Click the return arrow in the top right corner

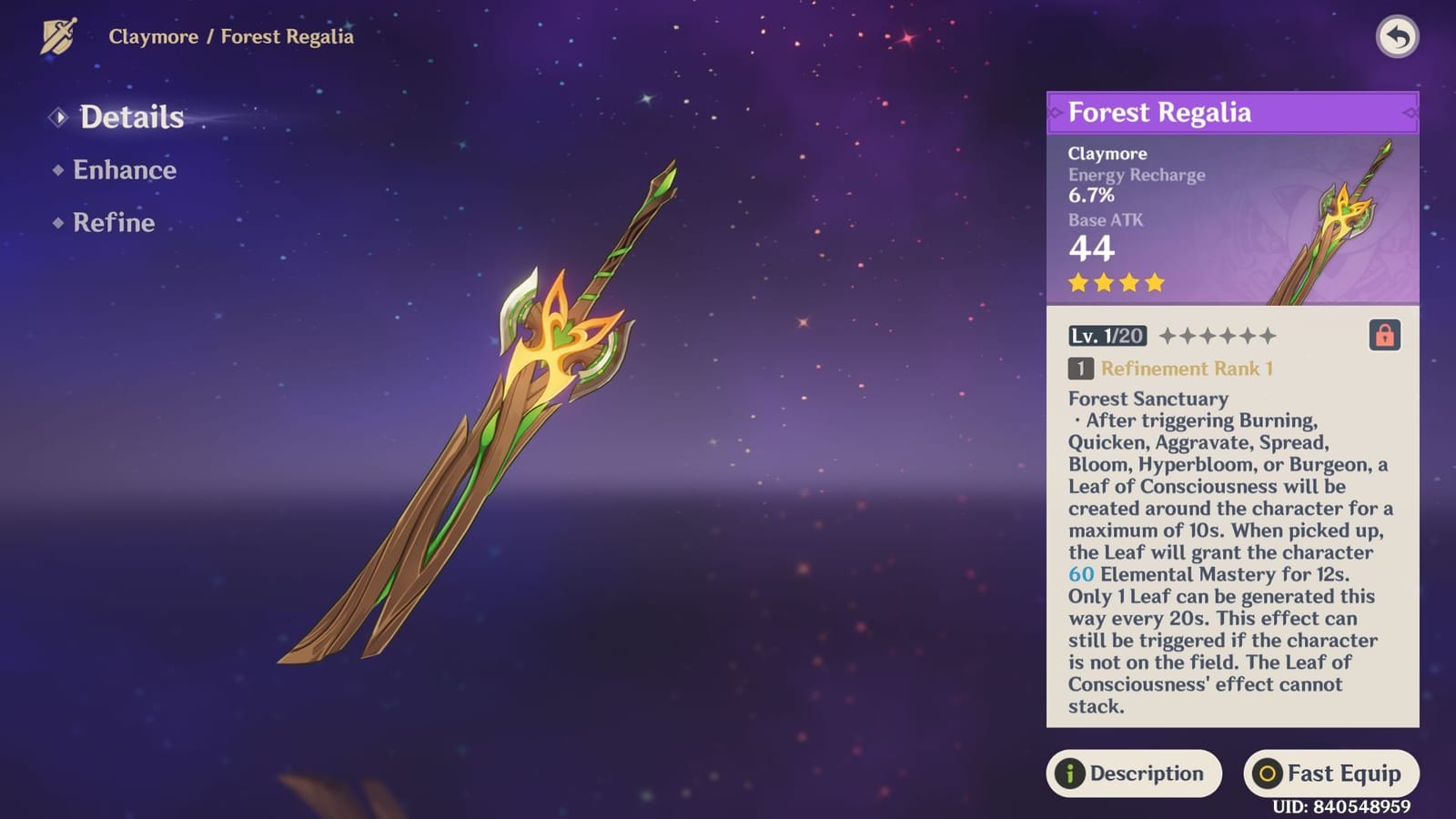coord(1399,35)
